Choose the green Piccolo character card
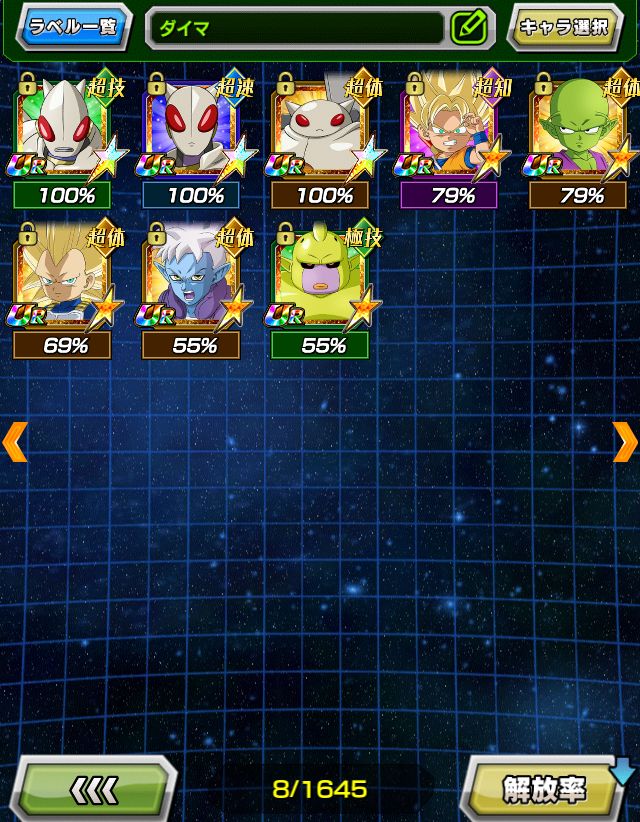 click(x=581, y=130)
